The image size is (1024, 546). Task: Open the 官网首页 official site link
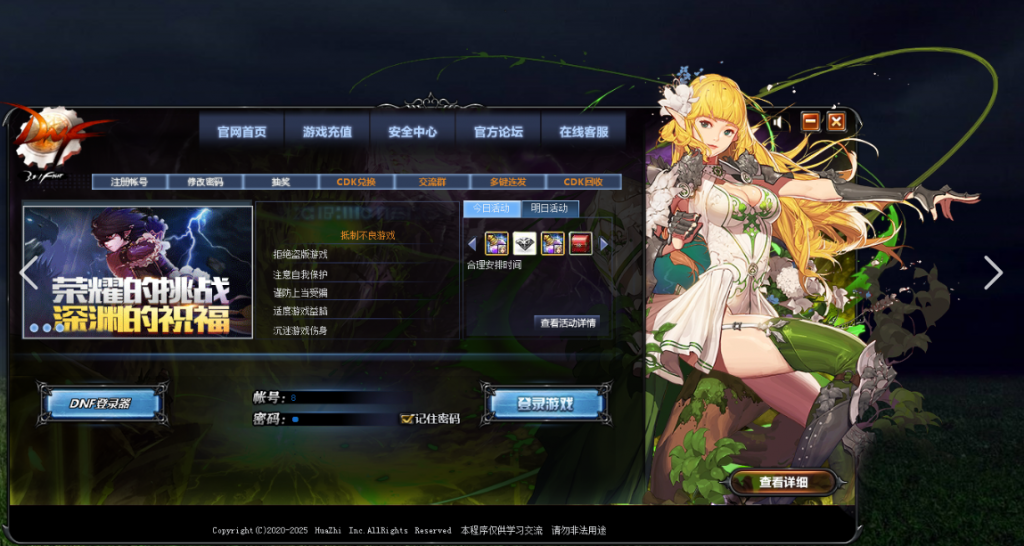242,132
